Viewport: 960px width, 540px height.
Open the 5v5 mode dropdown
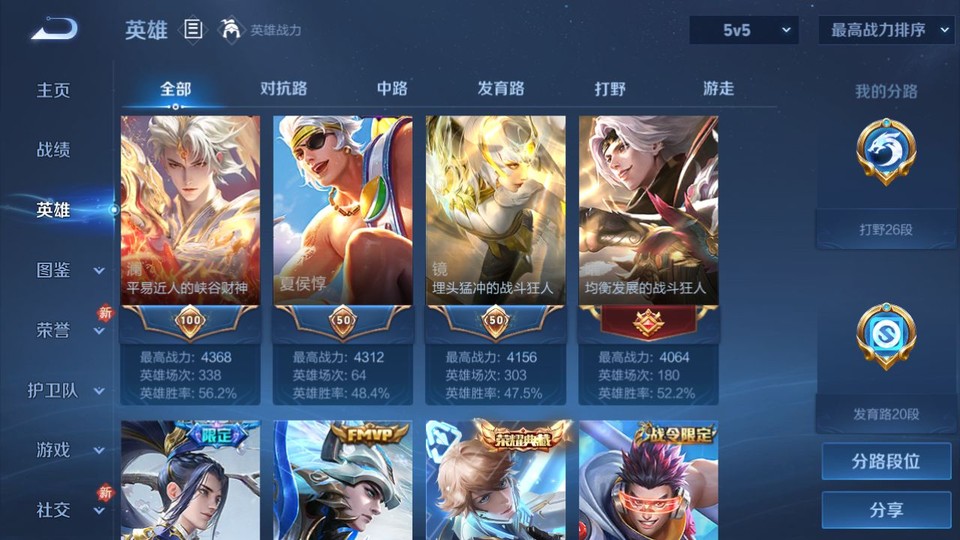(744, 30)
